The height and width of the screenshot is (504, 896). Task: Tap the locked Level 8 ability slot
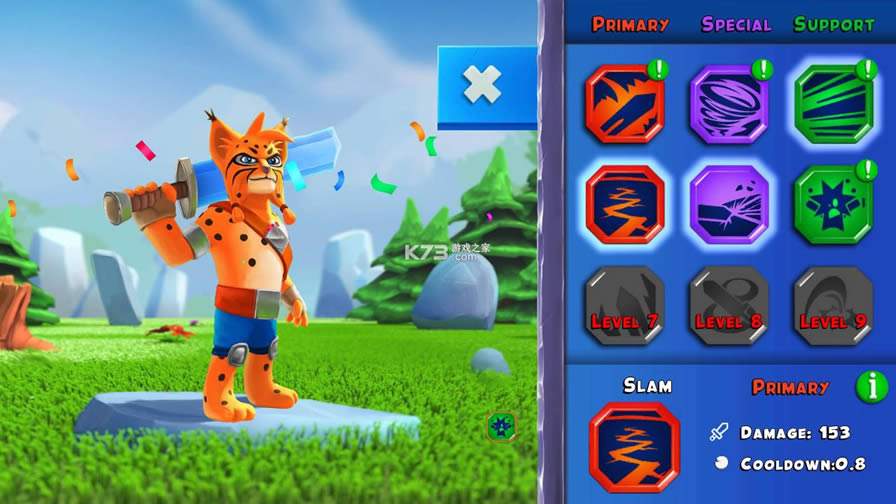pos(729,306)
